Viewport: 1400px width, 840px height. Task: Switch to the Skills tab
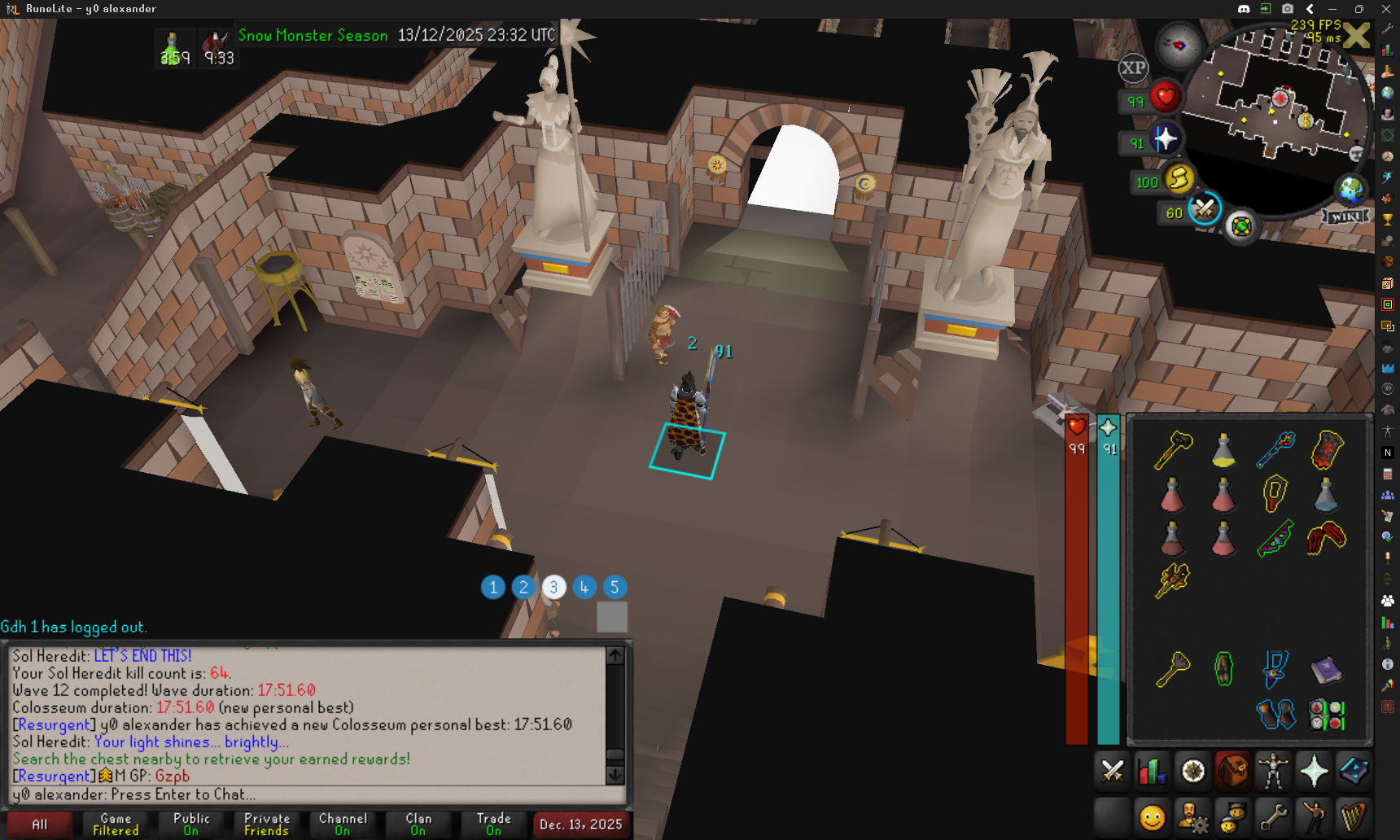[1153, 771]
